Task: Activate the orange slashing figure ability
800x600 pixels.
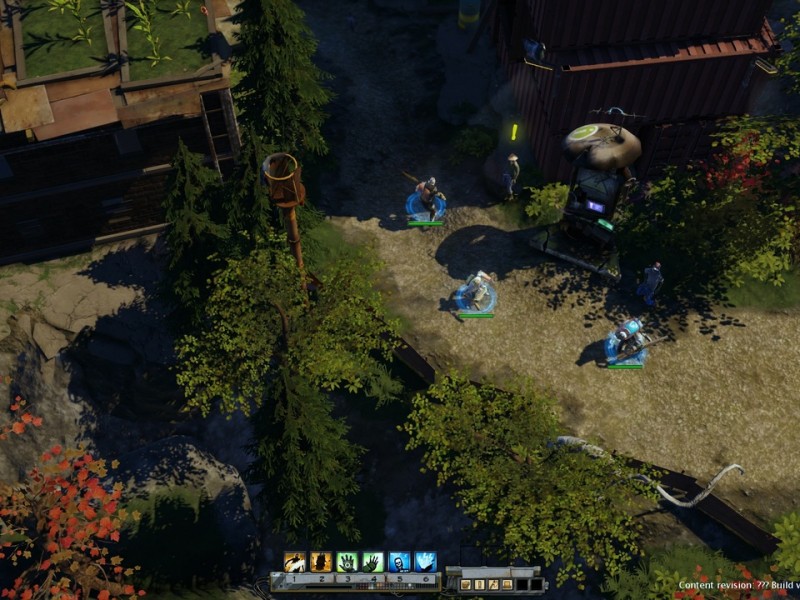Action: point(294,562)
